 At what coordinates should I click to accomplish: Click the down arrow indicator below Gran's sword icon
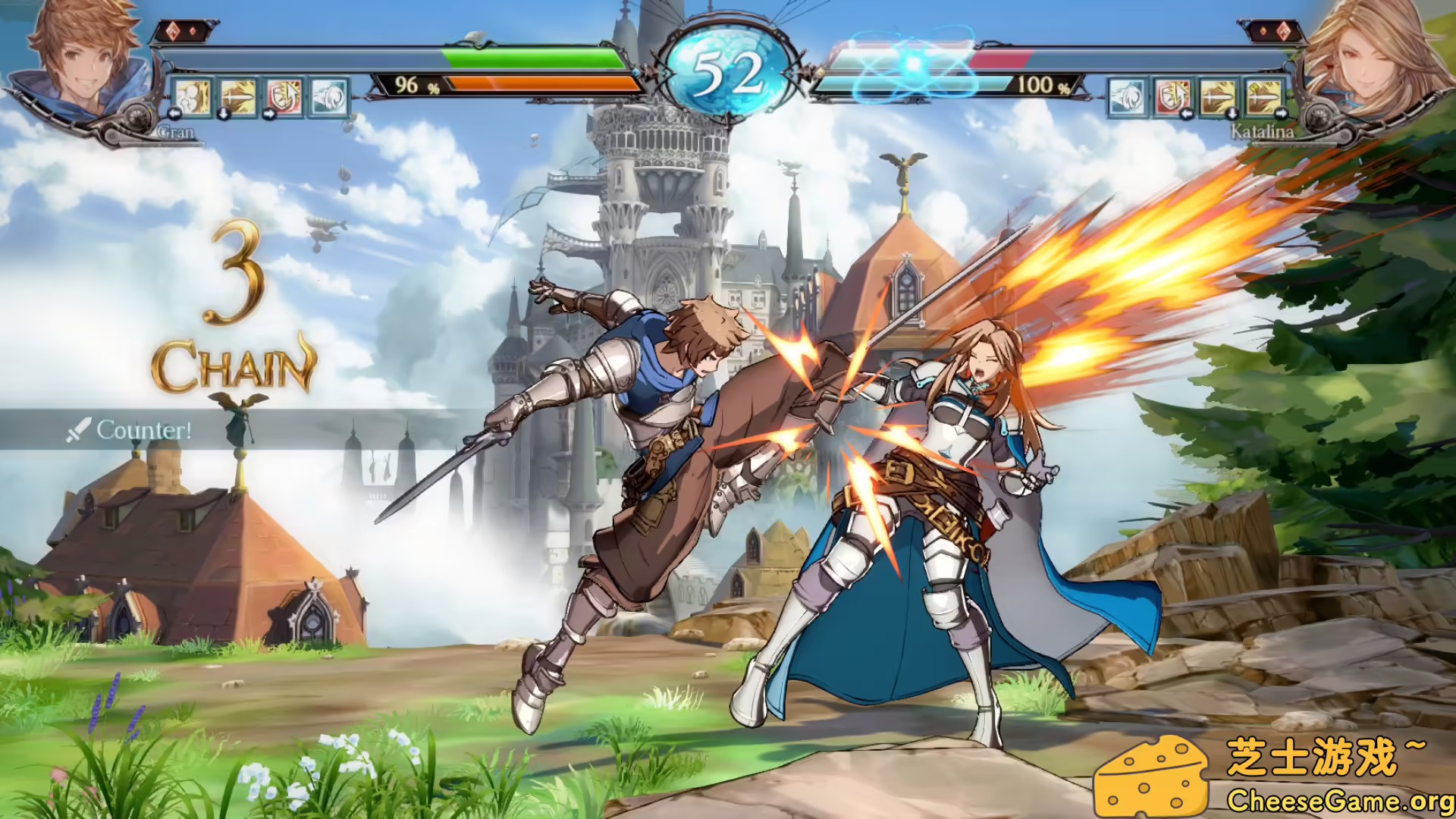click(224, 115)
